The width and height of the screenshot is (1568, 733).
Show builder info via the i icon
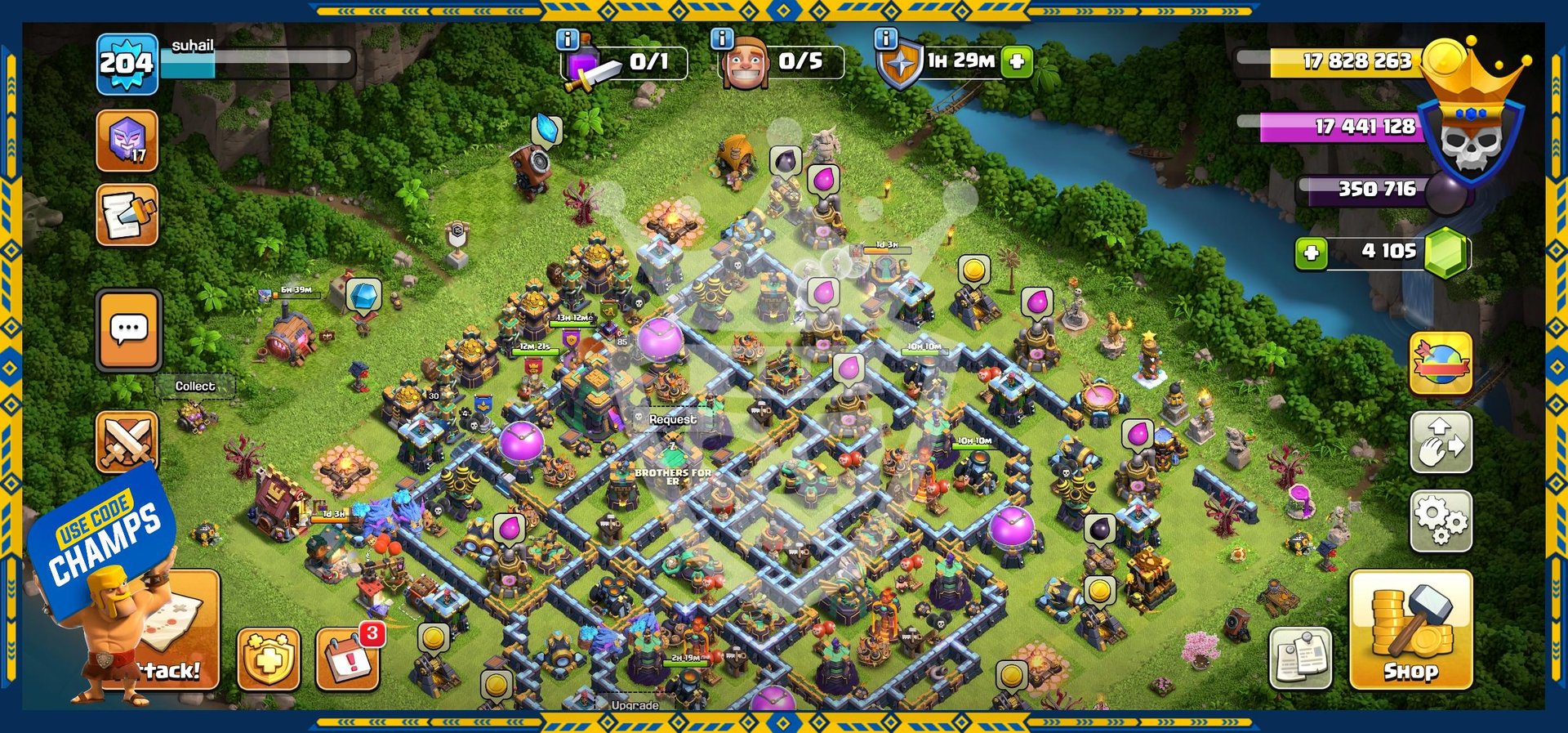[721, 38]
